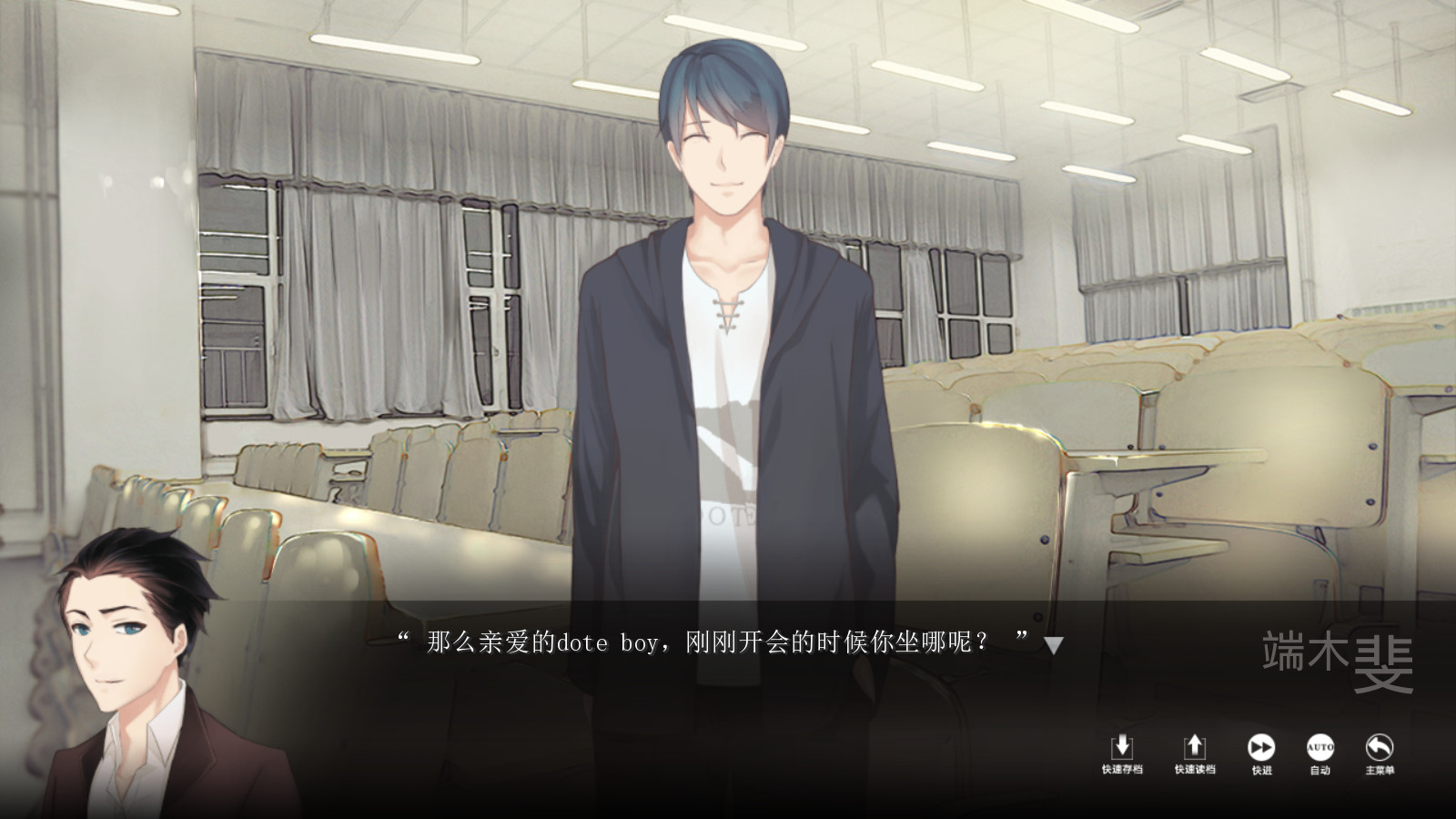Click the Quick Load upload-arrow icon
The width and height of the screenshot is (1456, 819).
click(1195, 748)
